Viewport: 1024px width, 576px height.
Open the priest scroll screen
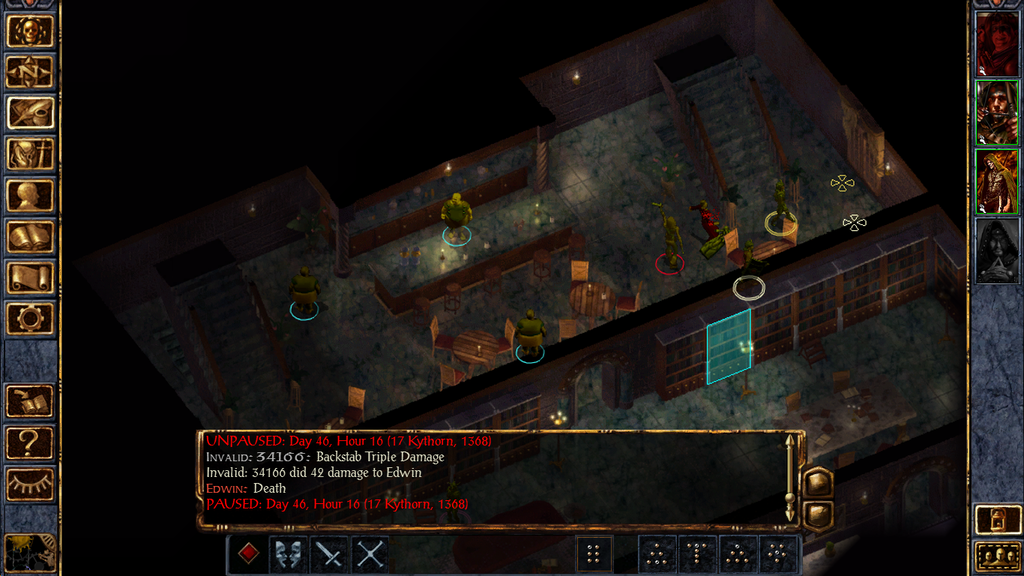pyautogui.click(x=30, y=277)
